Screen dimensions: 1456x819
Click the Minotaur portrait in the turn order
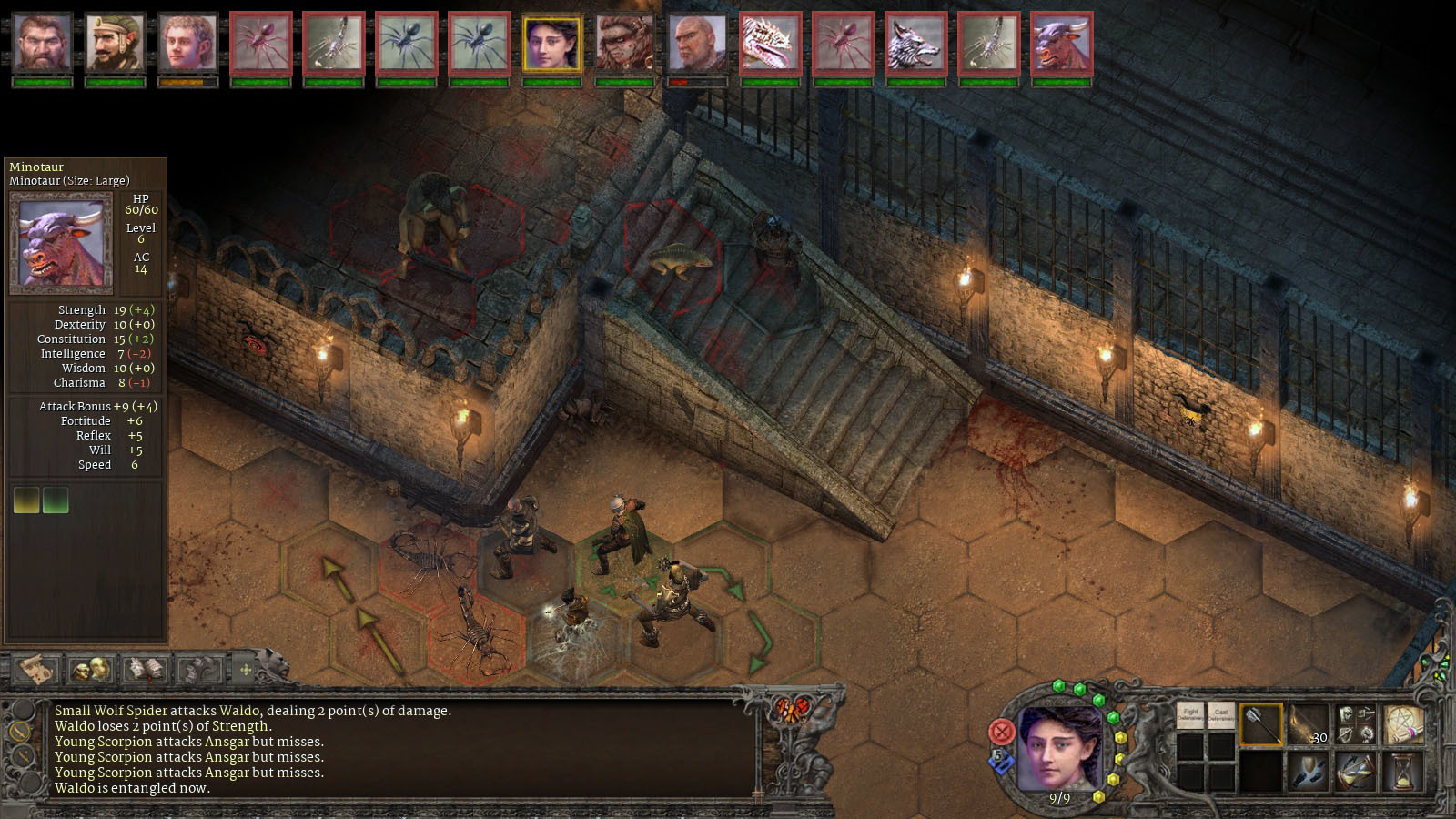point(1061,43)
